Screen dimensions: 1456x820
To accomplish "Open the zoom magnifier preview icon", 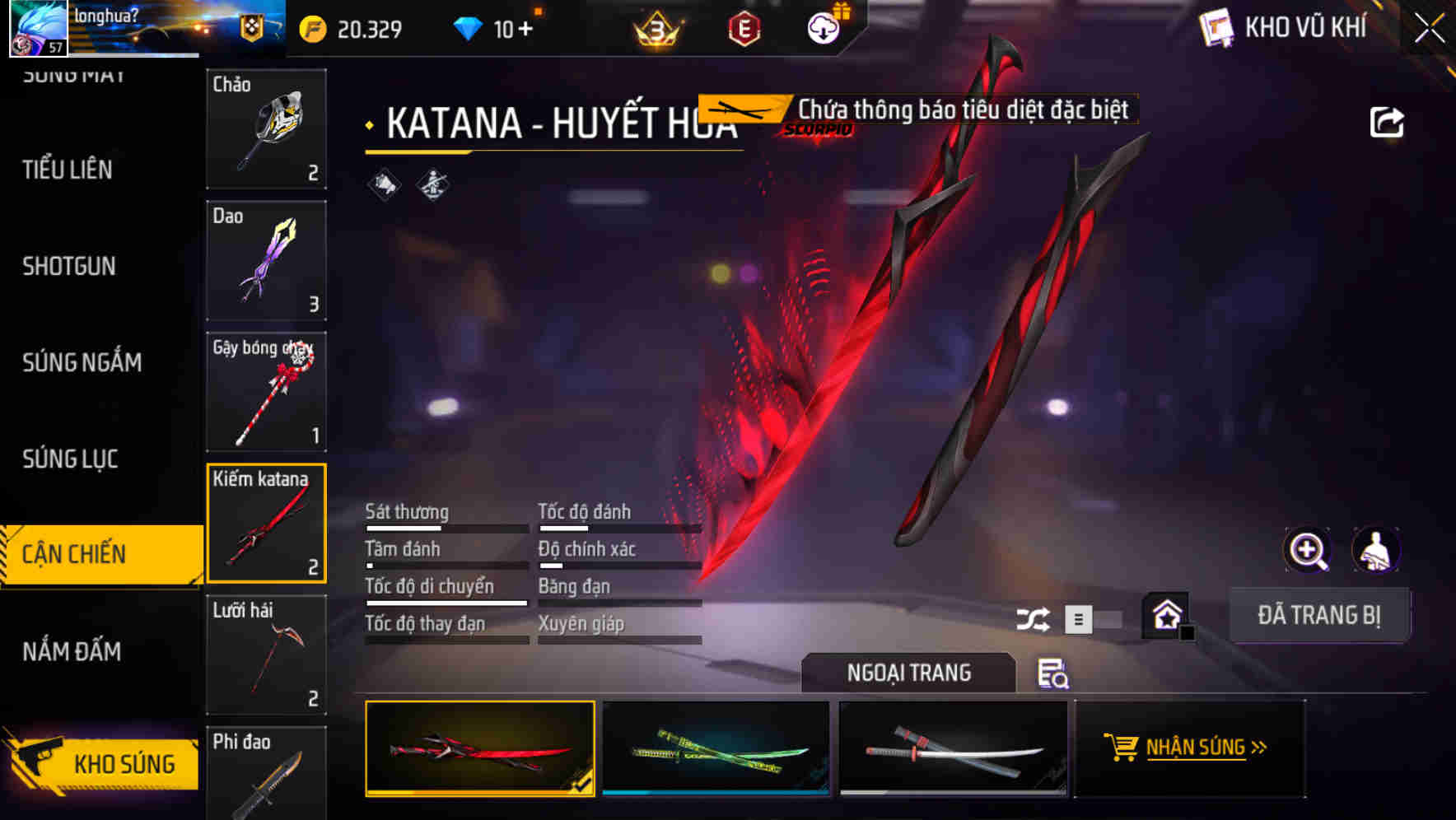I will [1308, 550].
